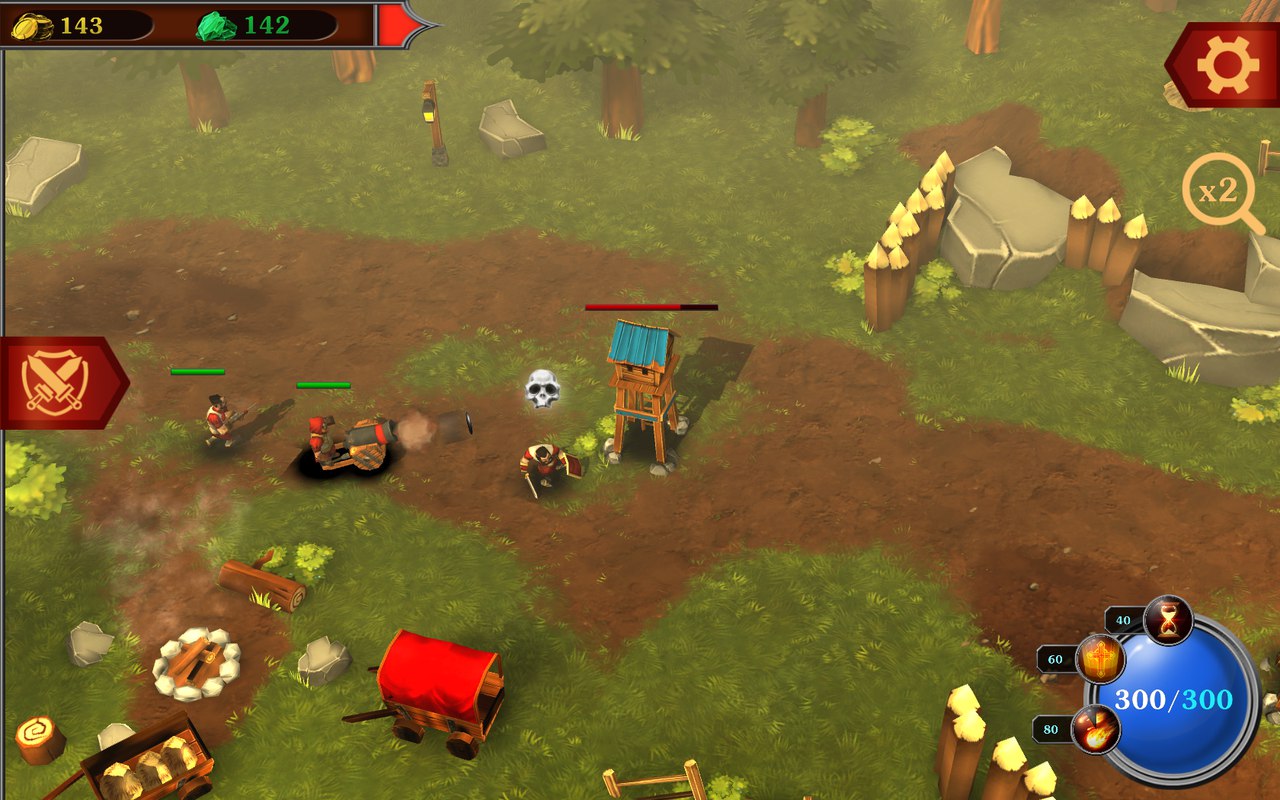This screenshot has width=1280, height=800.
Task: Click the red arrow tab beside resources
Action: tap(400, 24)
